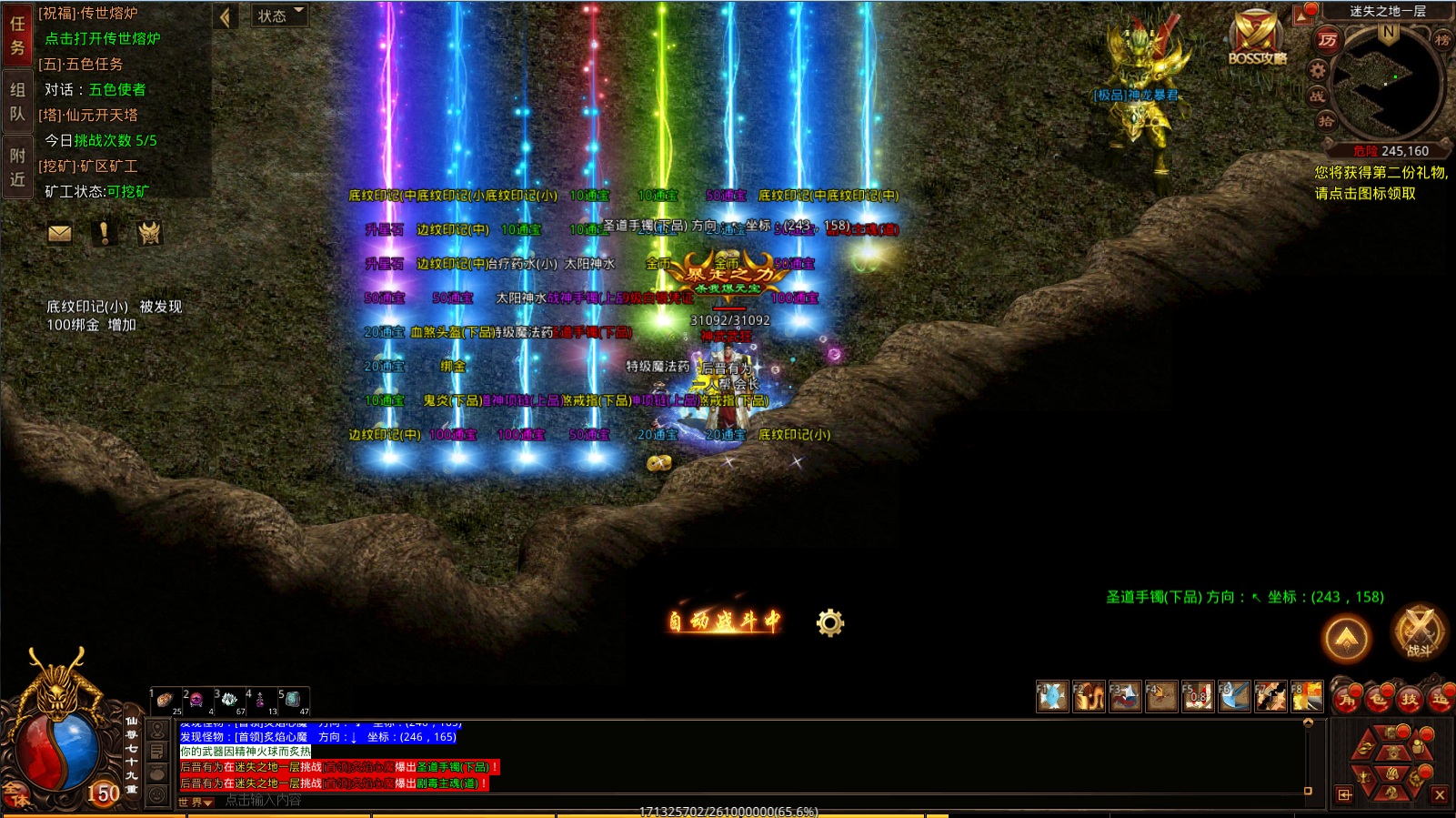Screen dimensions: 1456x818
Task: Open the 技 (skills) red button
Action: coord(1409,699)
